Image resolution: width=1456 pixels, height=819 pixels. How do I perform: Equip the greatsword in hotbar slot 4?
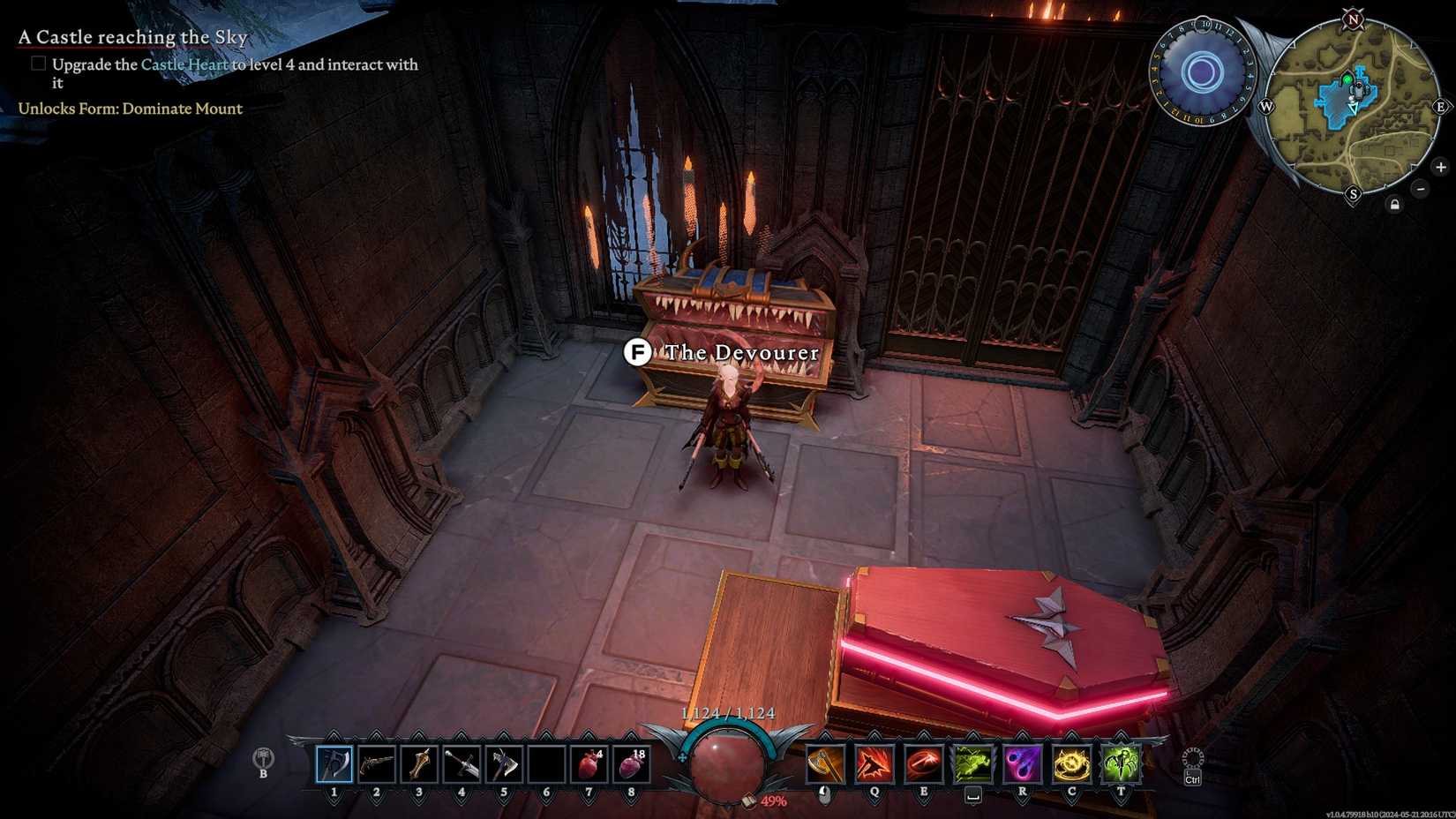(x=462, y=763)
